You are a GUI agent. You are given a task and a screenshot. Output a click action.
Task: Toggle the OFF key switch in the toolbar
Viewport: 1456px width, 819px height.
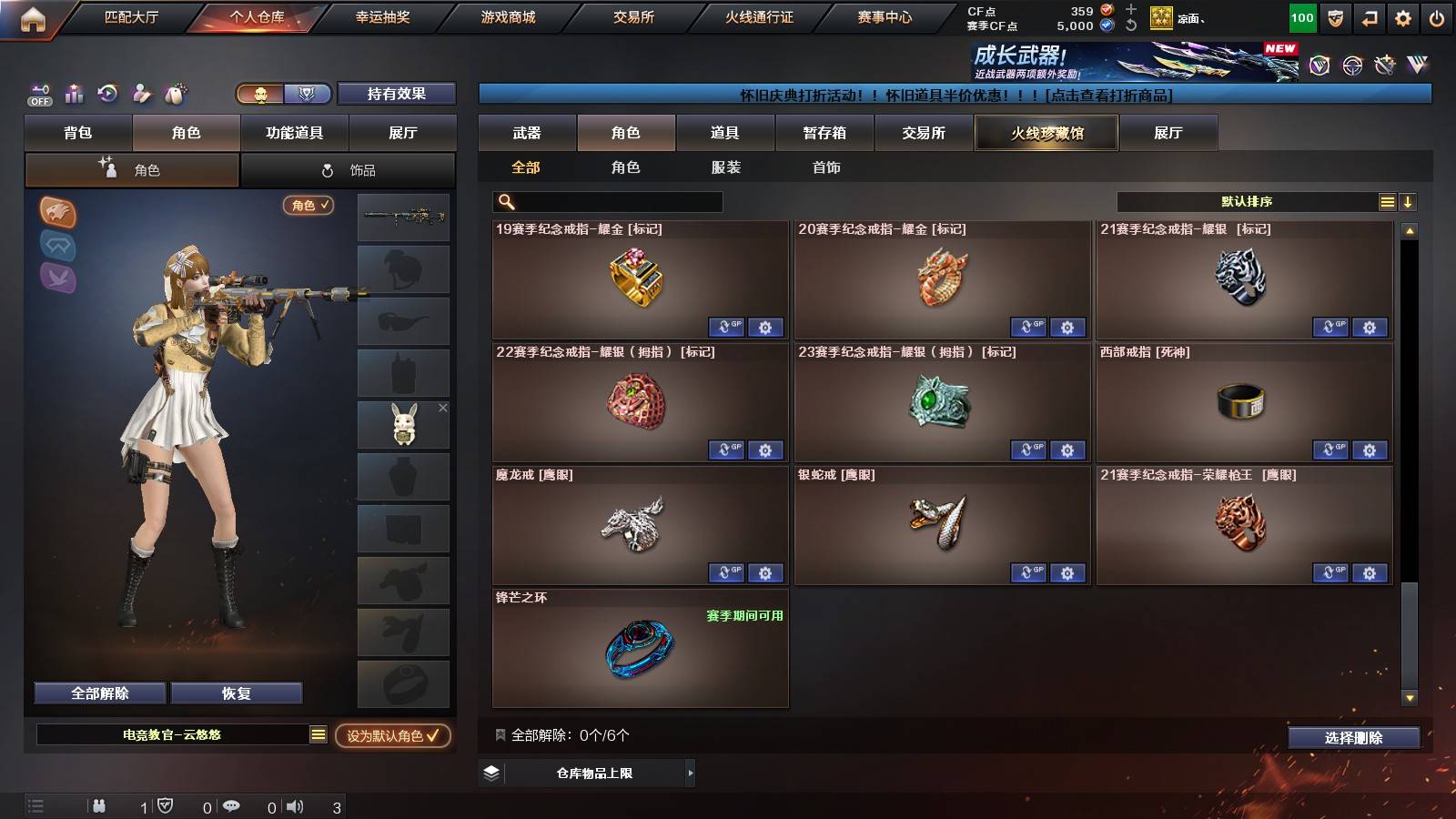[x=38, y=94]
